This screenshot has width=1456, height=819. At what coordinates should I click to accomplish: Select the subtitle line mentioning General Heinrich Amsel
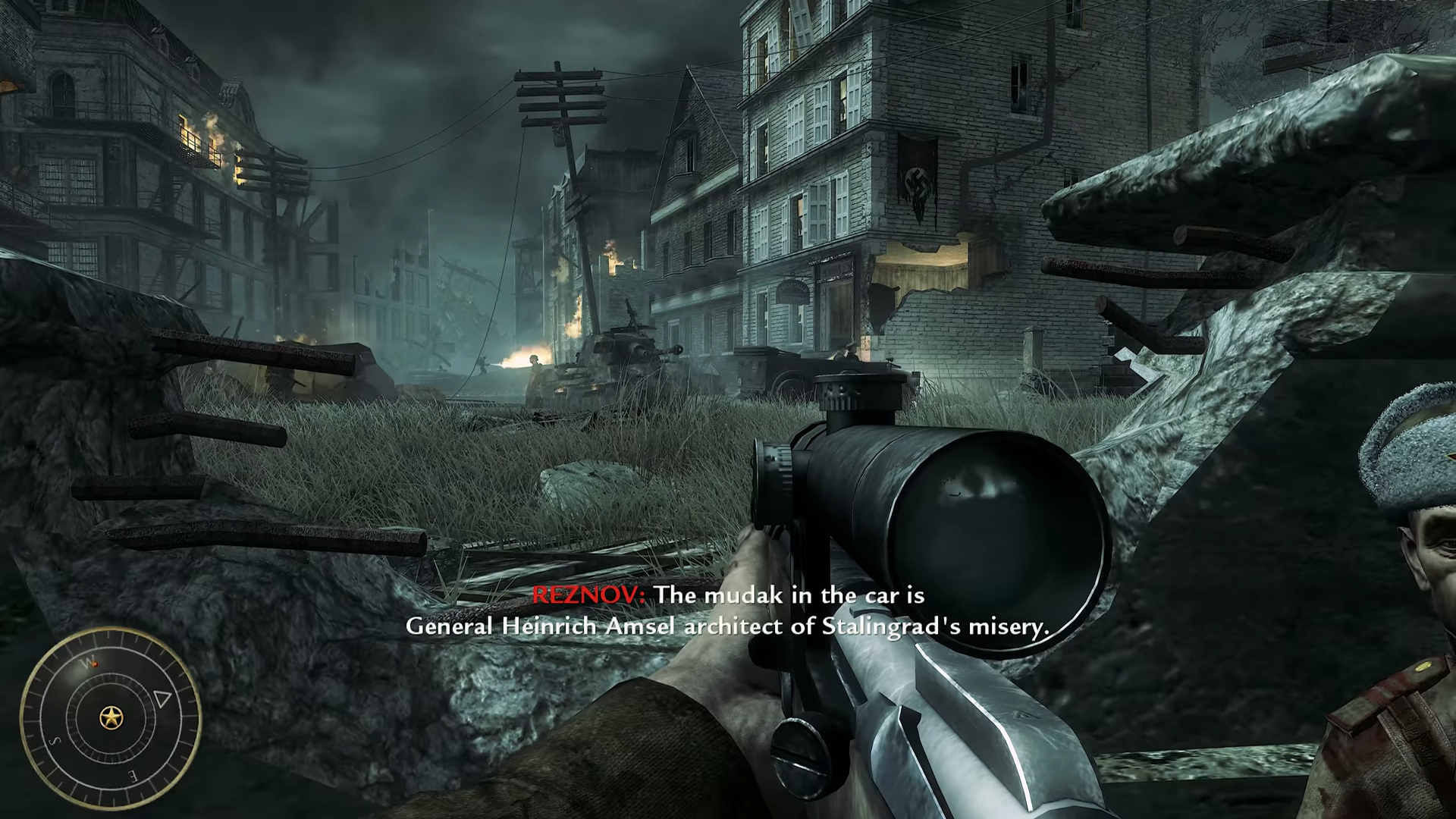728,627
